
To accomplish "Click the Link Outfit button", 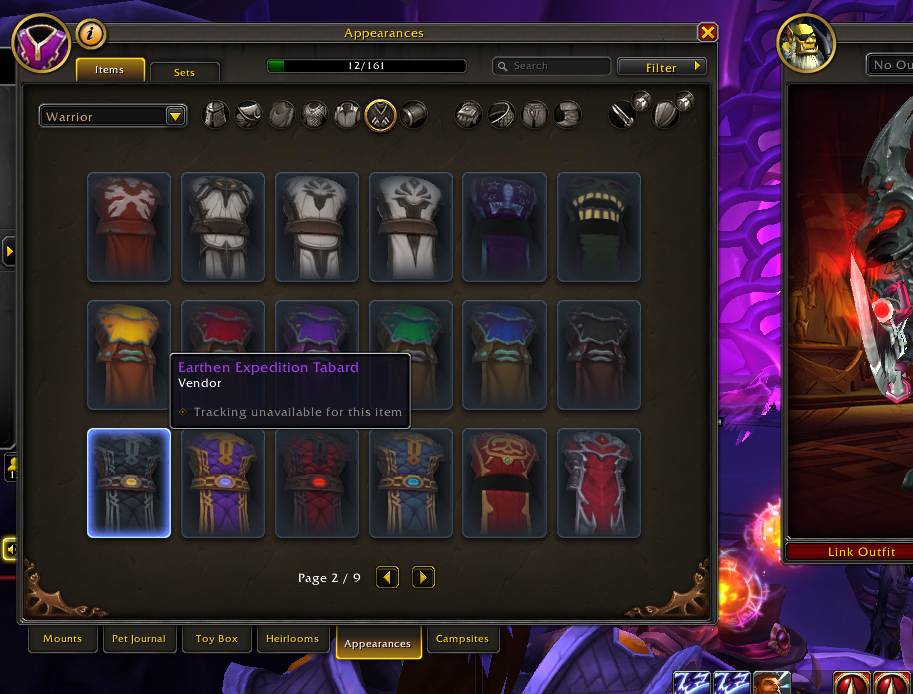I will [848, 551].
